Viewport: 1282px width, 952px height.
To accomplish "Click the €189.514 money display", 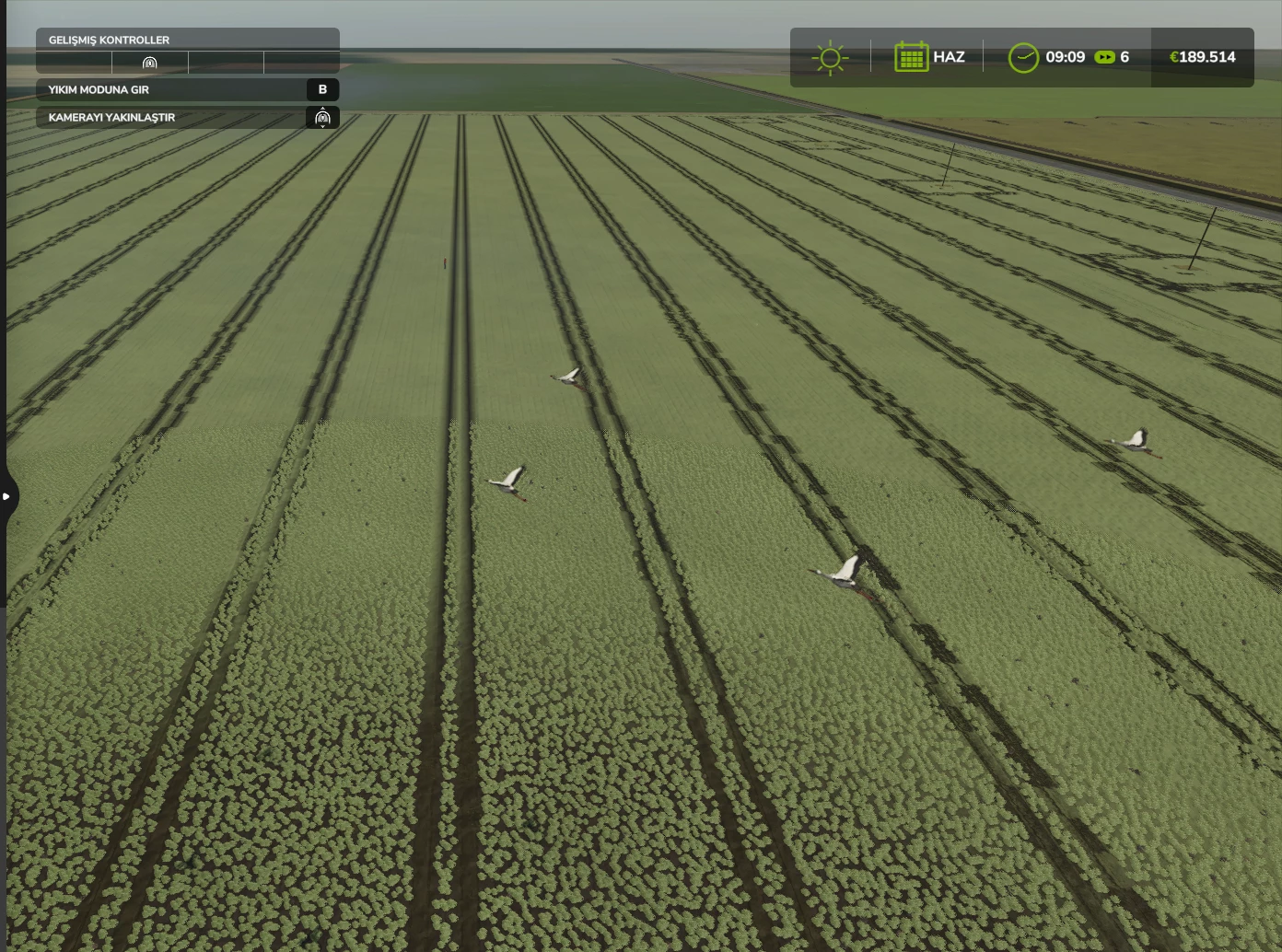I will 1203,57.
